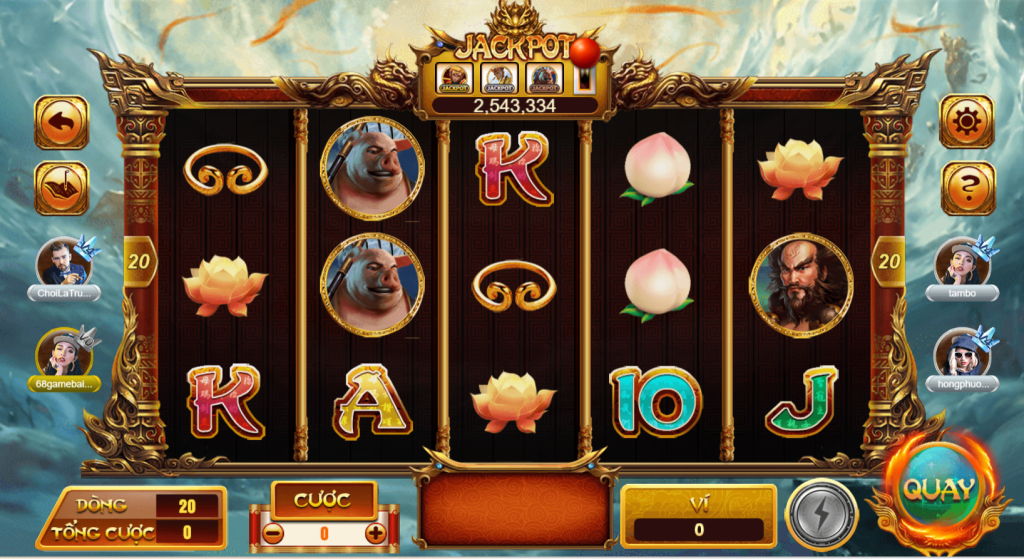This screenshot has height=559, width=1024.
Task: Open the settings gear button
Action: pos(967,122)
